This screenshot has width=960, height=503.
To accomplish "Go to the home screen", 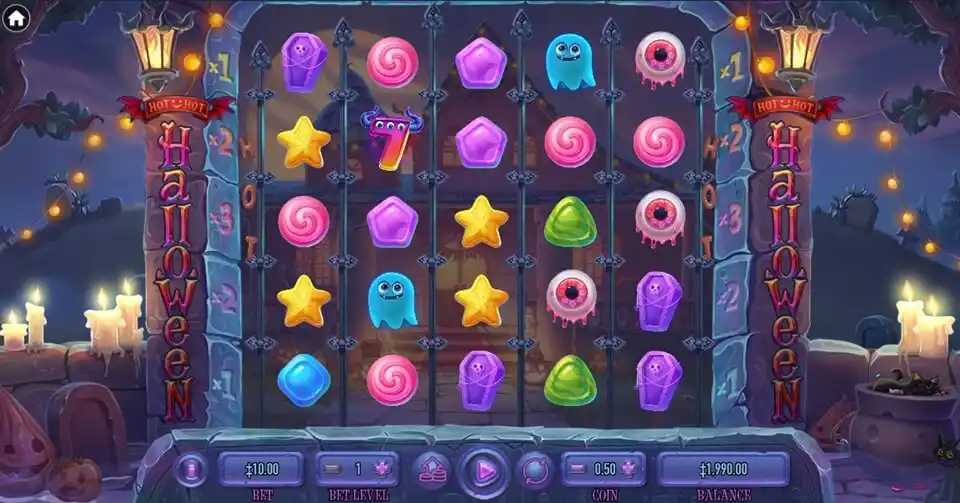I will click(x=15, y=17).
